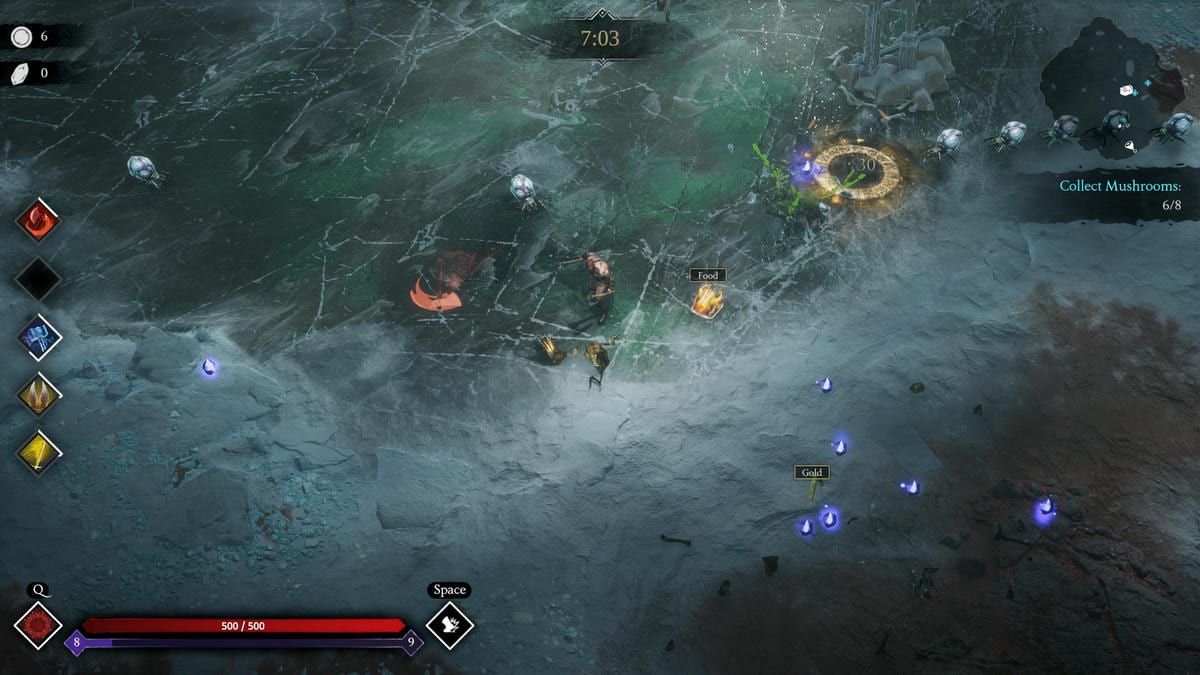Viewport: 1200px width, 675px height.
Task: Open the minimap
Action: click(x=1115, y=84)
